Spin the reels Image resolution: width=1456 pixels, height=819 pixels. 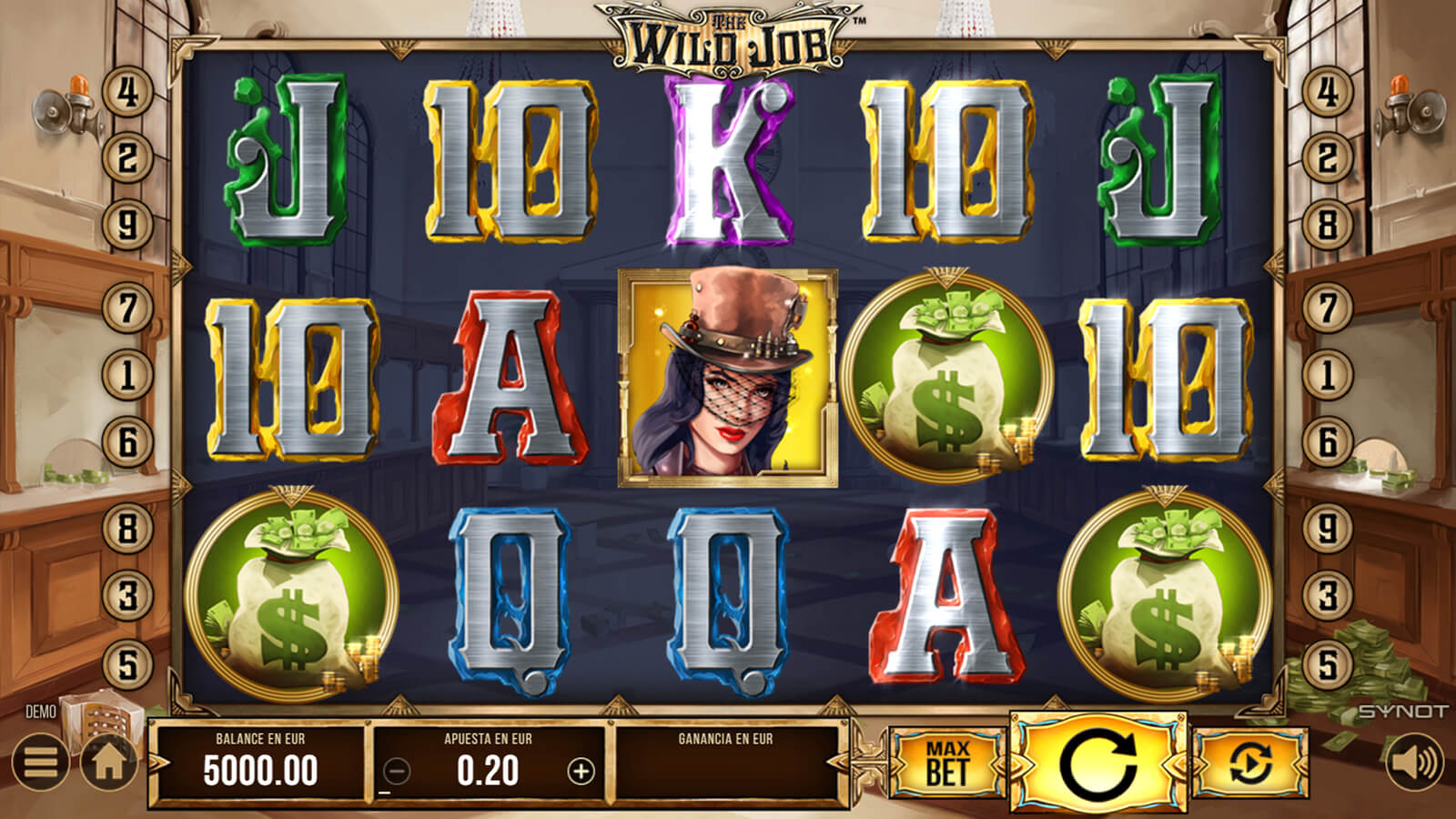(1100, 762)
